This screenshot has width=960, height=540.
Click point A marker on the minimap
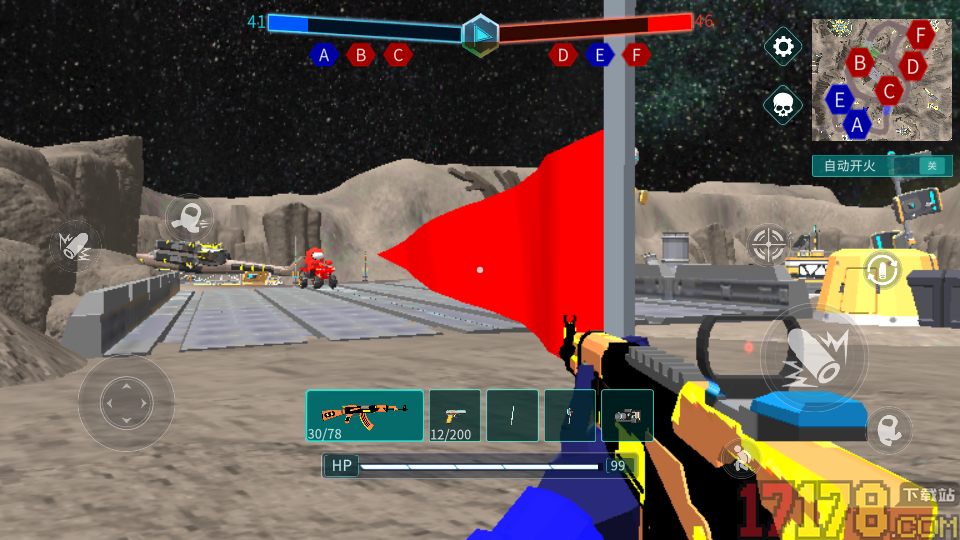click(857, 125)
